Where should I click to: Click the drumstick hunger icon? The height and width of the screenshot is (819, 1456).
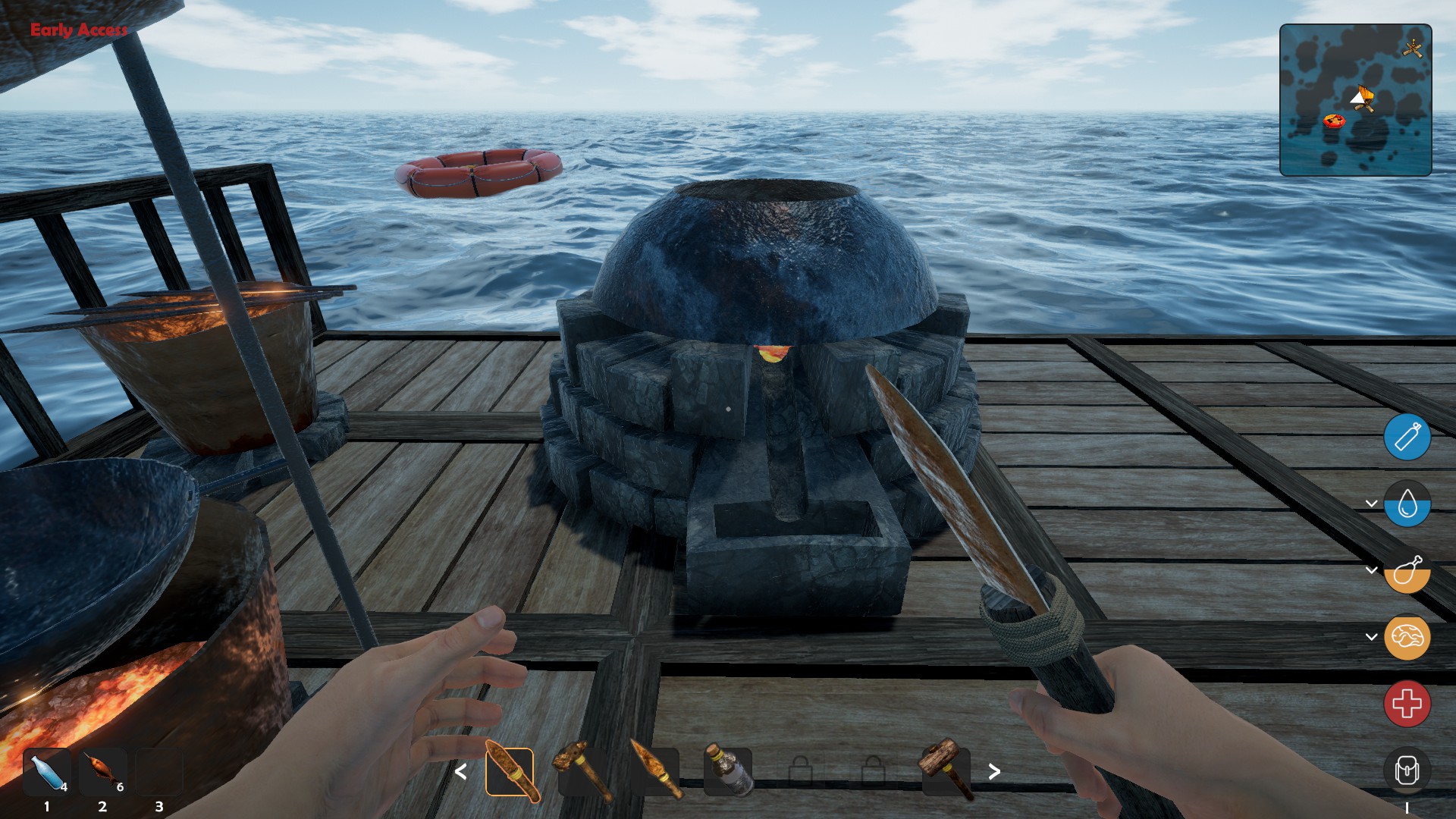pos(1407,570)
